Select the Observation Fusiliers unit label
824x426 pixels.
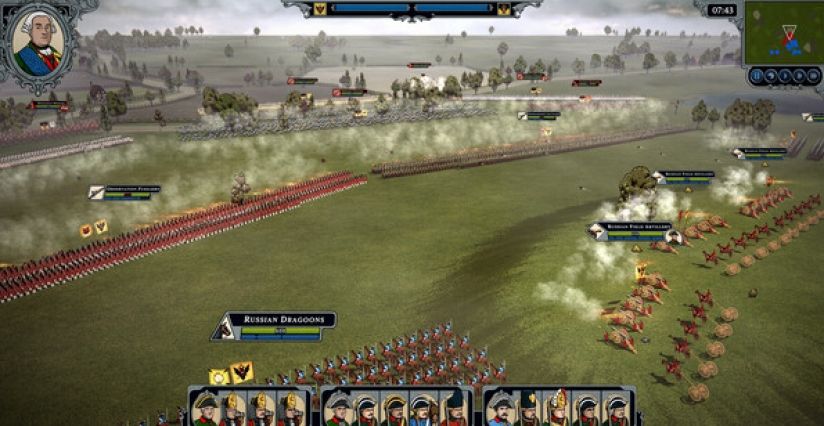pos(125,192)
